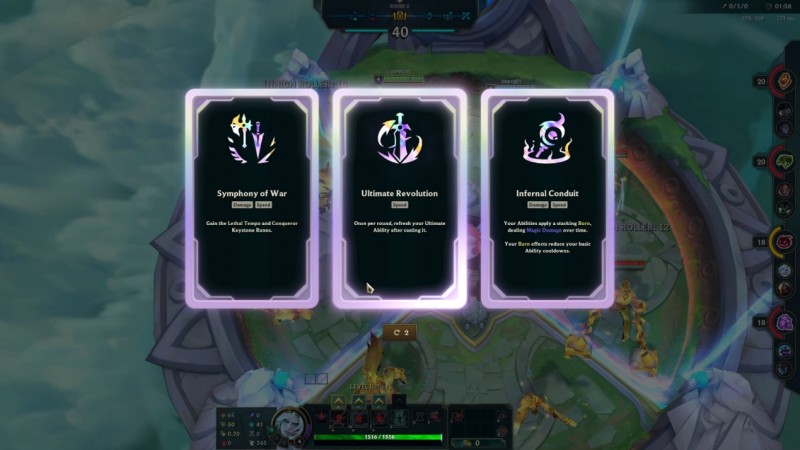The height and width of the screenshot is (450, 800).
Task: Select the green team emblem on the scoreboard
Action: click(x=785, y=160)
